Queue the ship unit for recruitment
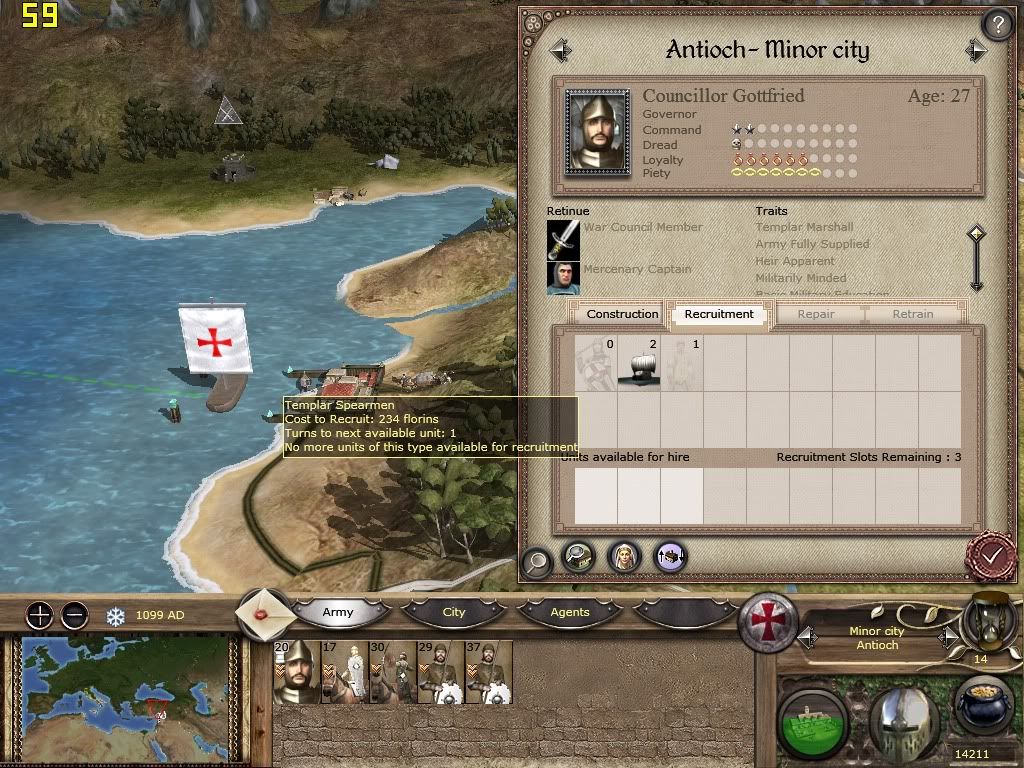Viewport: 1024px width, 768px height. (640, 363)
